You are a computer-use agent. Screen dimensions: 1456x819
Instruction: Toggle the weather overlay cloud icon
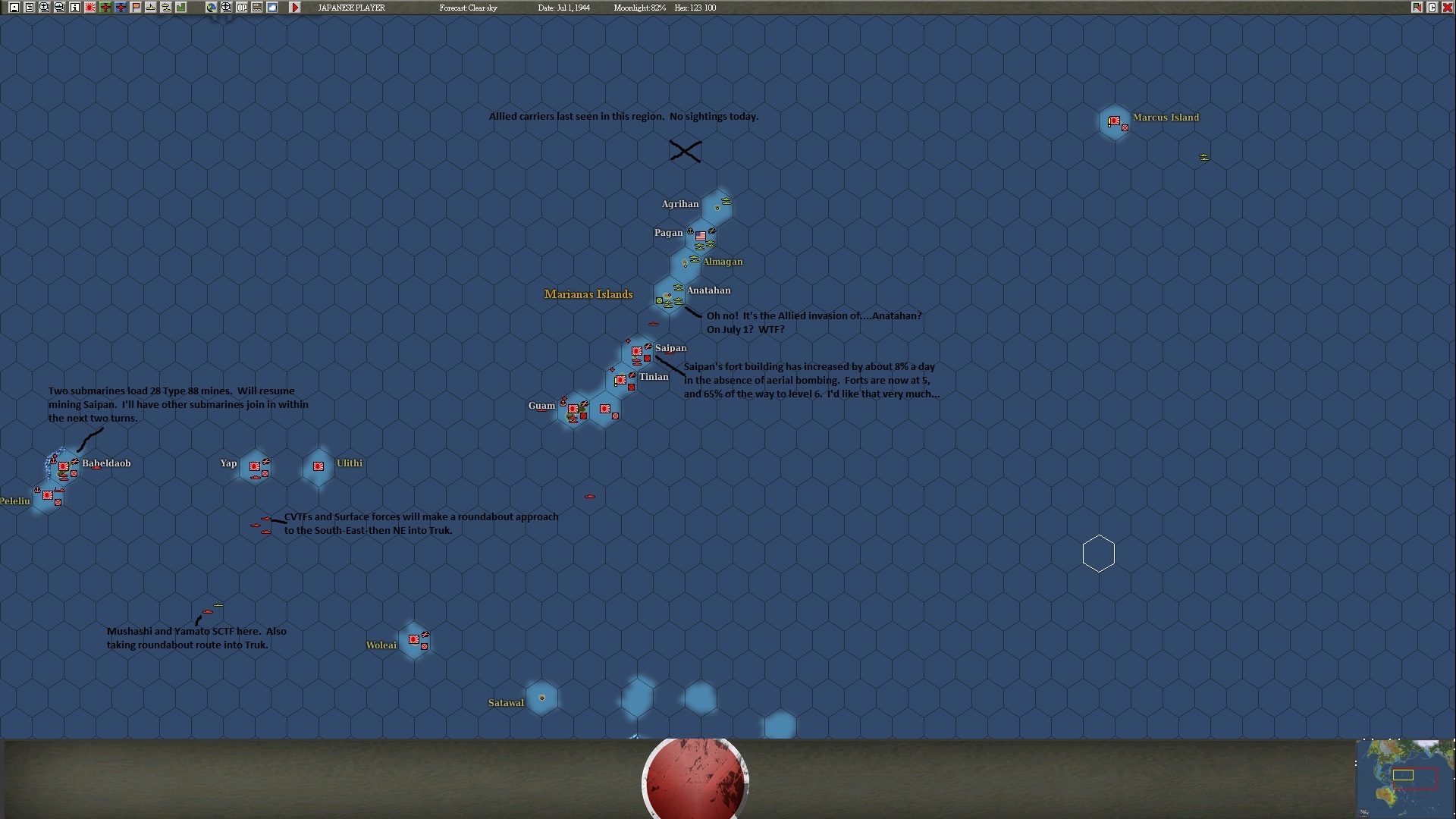pyautogui.click(x=271, y=8)
